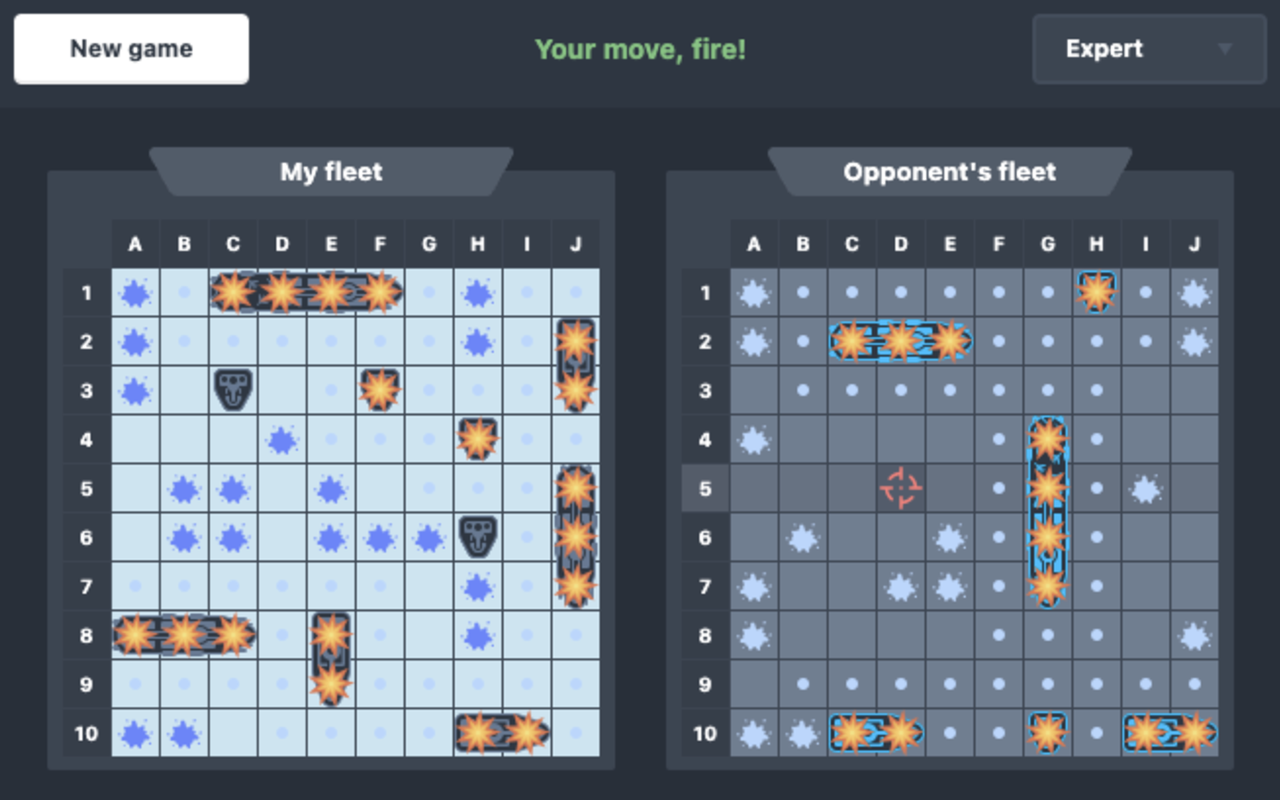1280x800 pixels.
Task: Click row number 5 on opponent board
Action: 705,489
